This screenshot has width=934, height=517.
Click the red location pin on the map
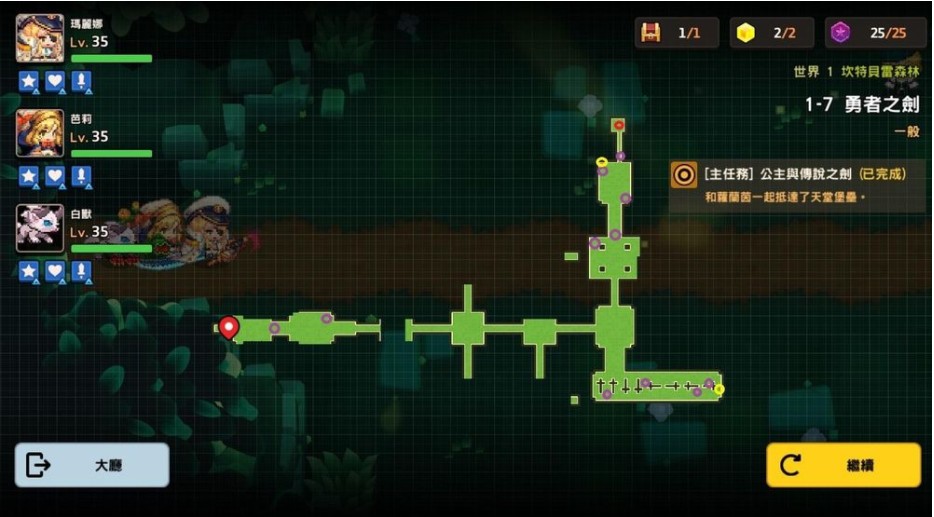pyautogui.click(x=229, y=326)
